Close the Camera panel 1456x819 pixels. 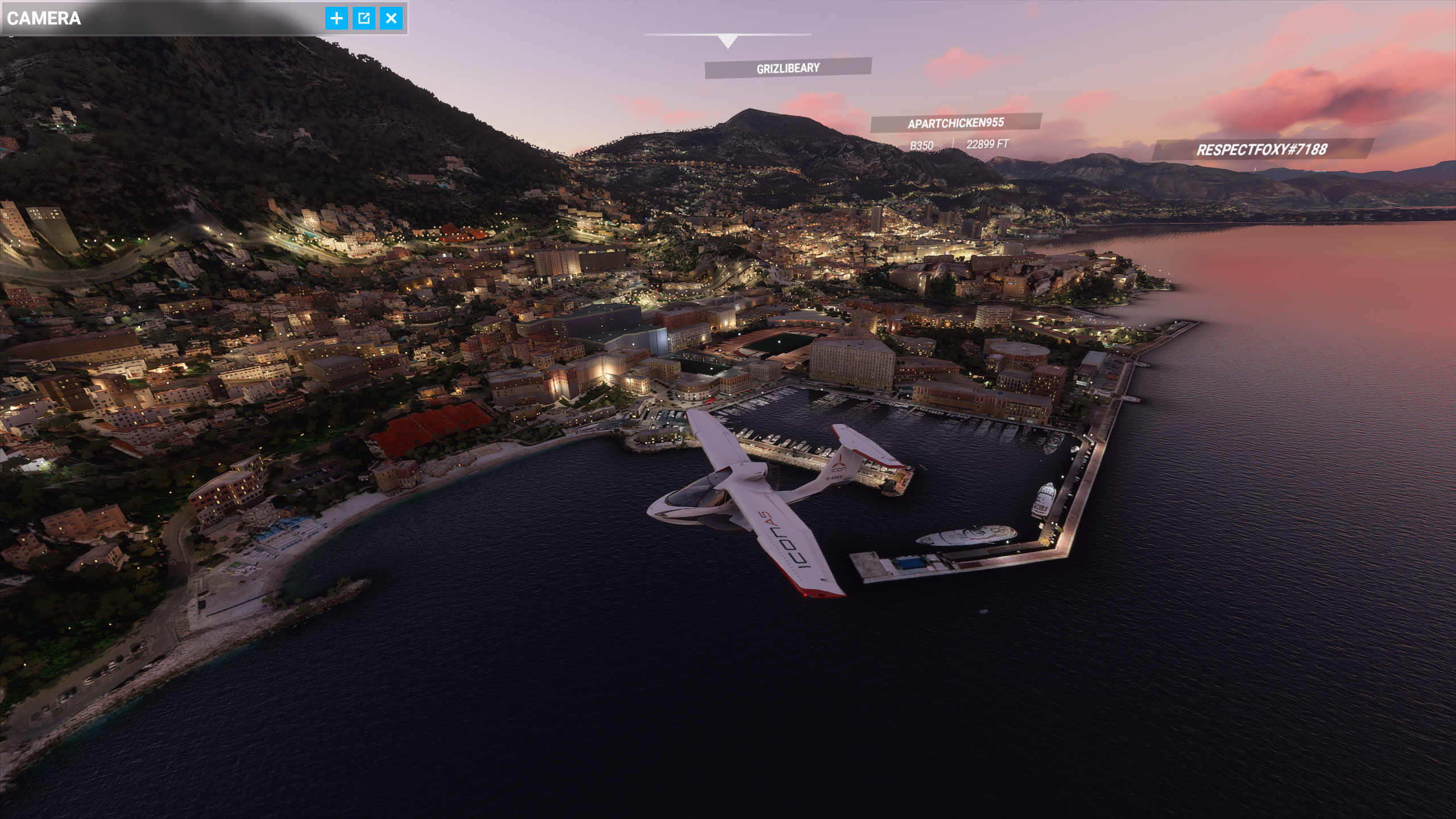391,18
